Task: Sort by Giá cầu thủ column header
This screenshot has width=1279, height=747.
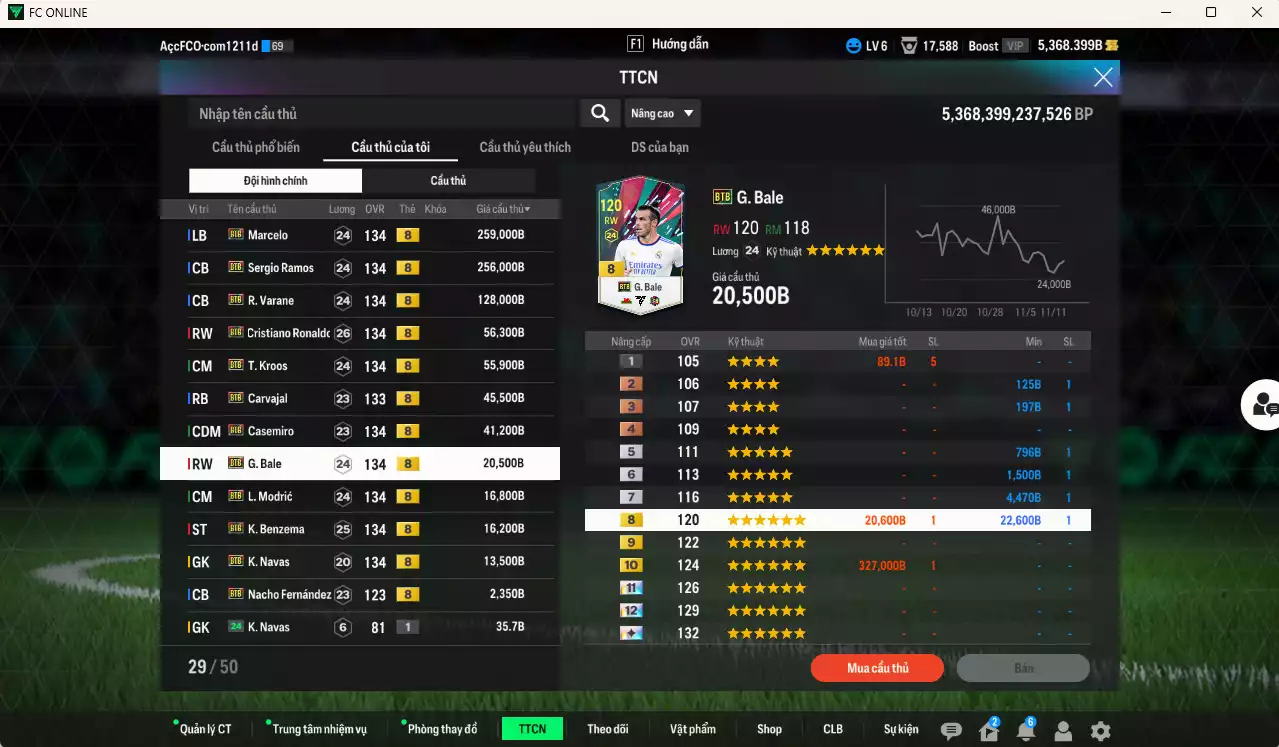Action: click(503, 209)
